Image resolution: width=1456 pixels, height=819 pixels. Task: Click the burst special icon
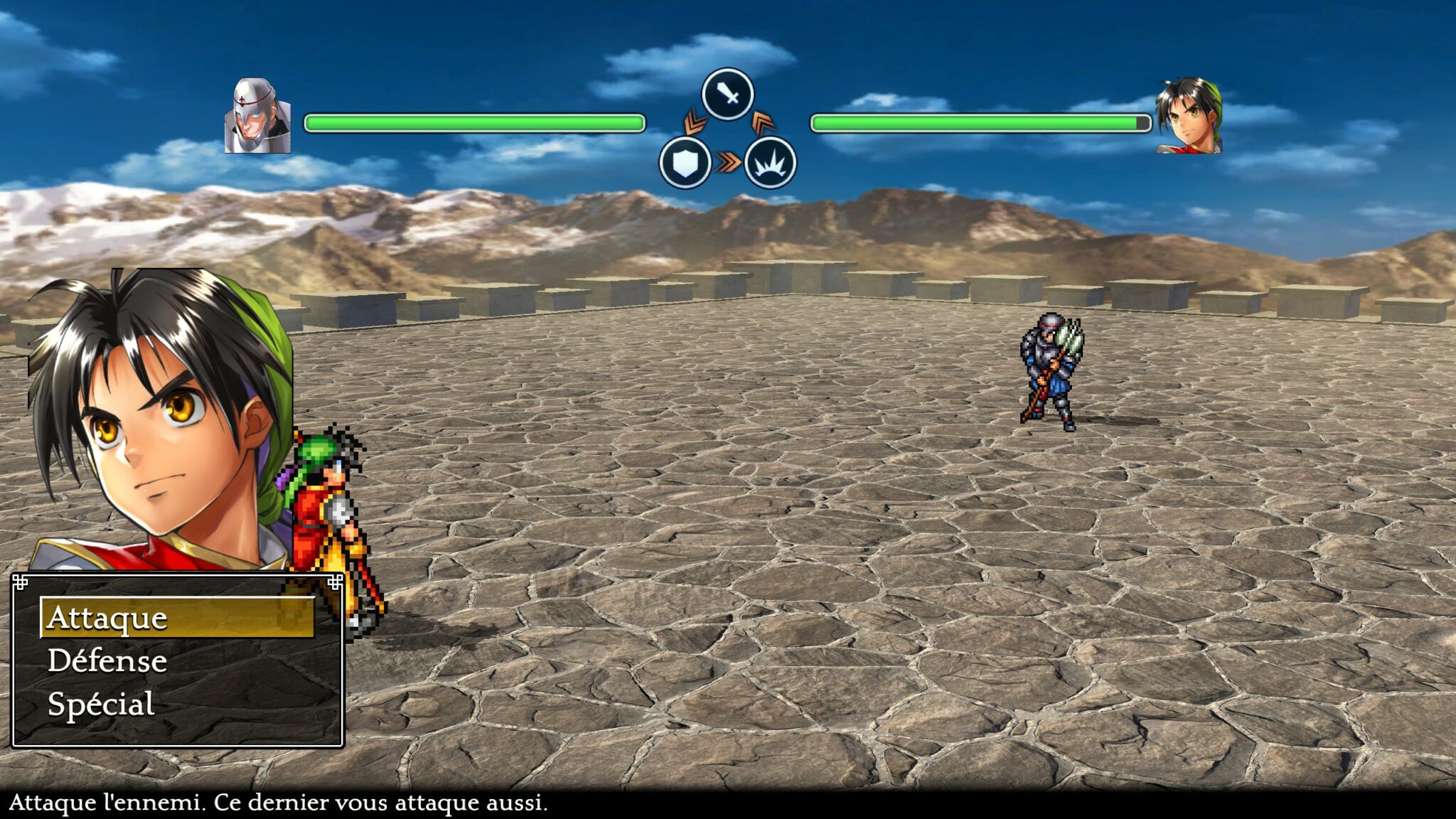point(770,163)
